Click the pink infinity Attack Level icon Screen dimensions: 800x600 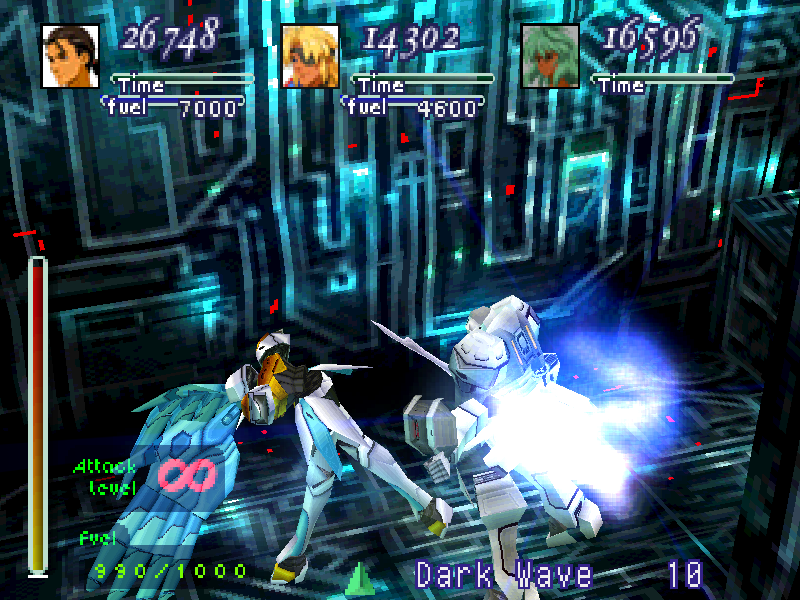(186, 474)
